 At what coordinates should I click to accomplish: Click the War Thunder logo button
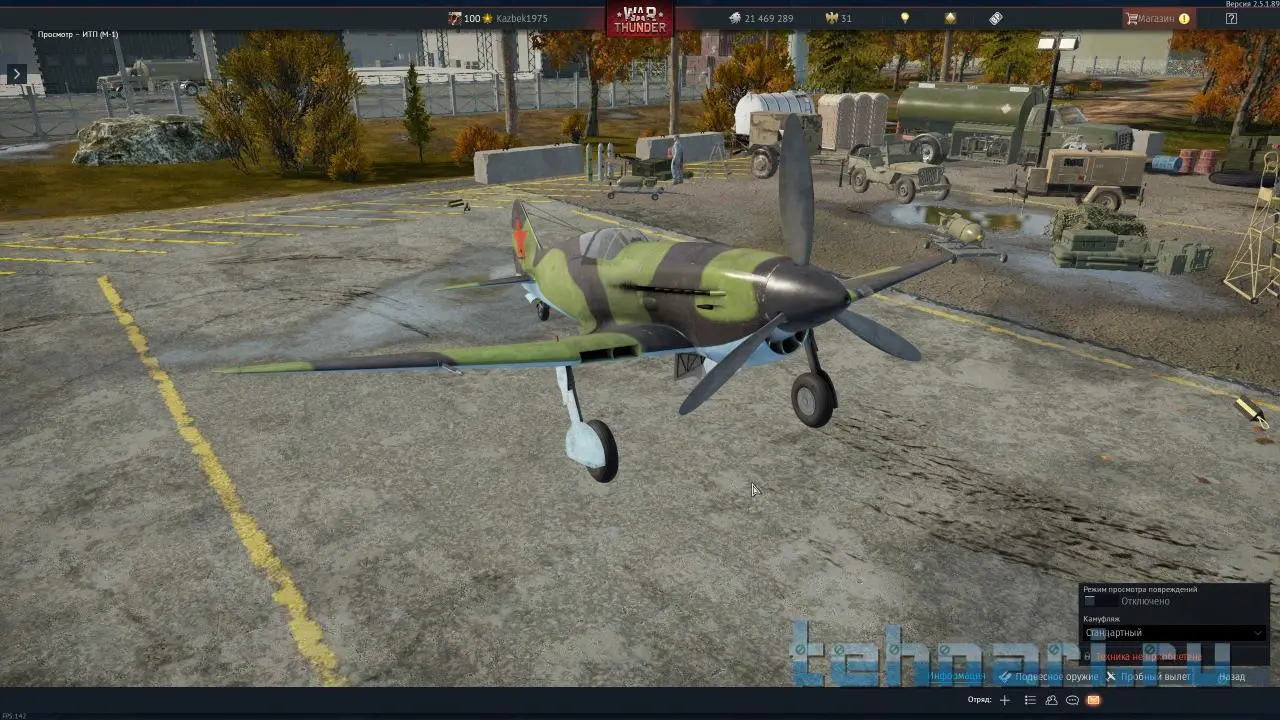640,19
